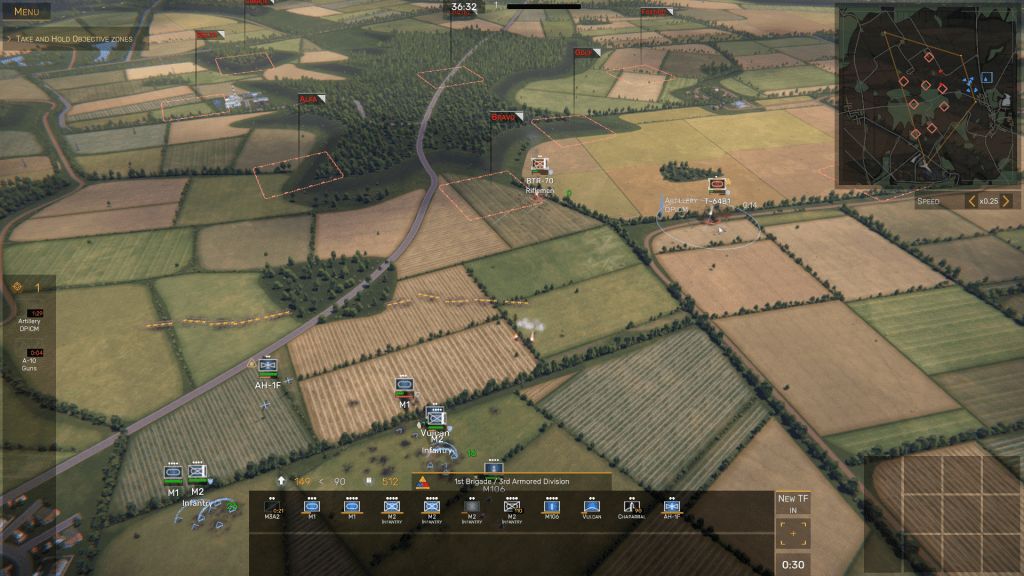Choose the M106 unit card
The width and height of the screenshot is (1024, 576).
[552, 509]
